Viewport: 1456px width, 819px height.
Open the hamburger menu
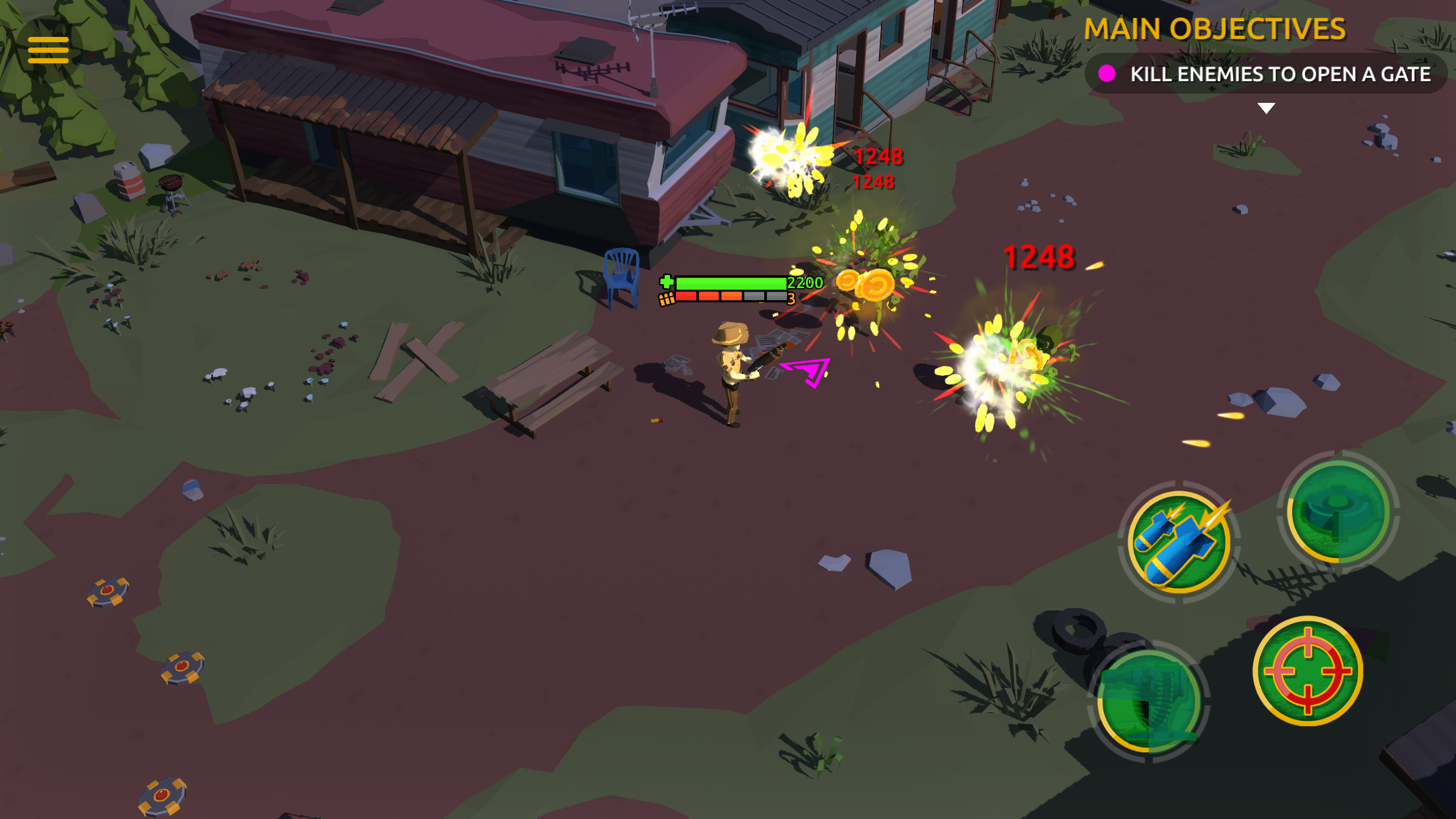[x=48, y=49]
